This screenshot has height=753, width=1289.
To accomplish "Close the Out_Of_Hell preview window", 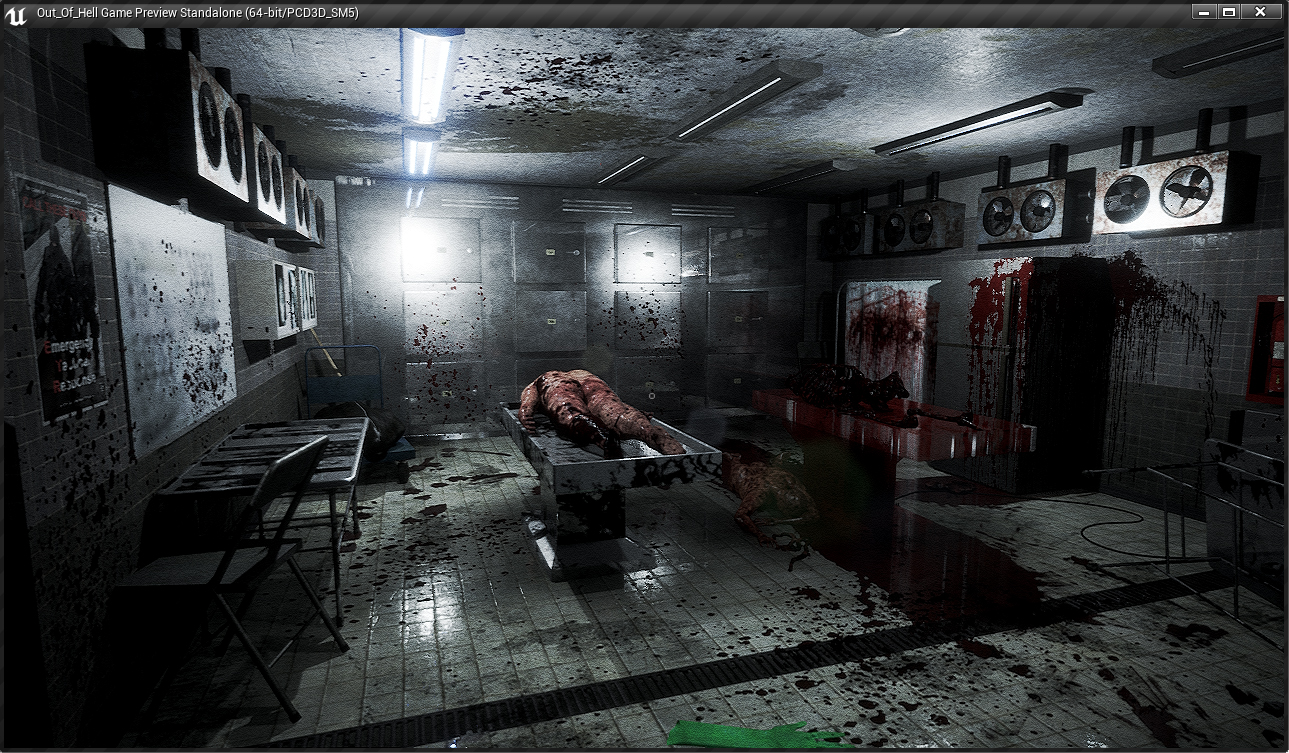I will tap(1261, 12).
